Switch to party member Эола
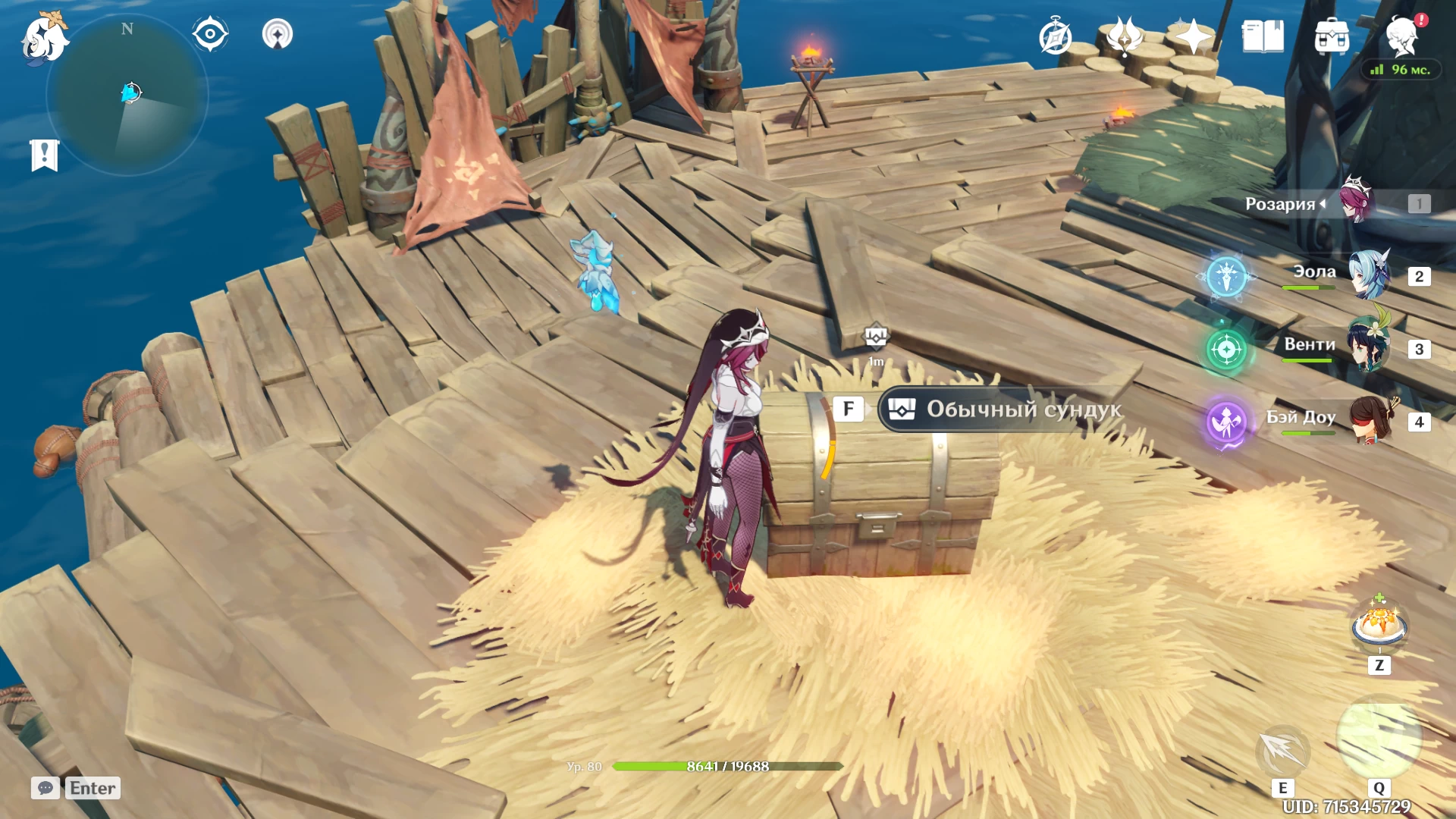This screenshot has width=1456, height=819. coord(1370,274)
